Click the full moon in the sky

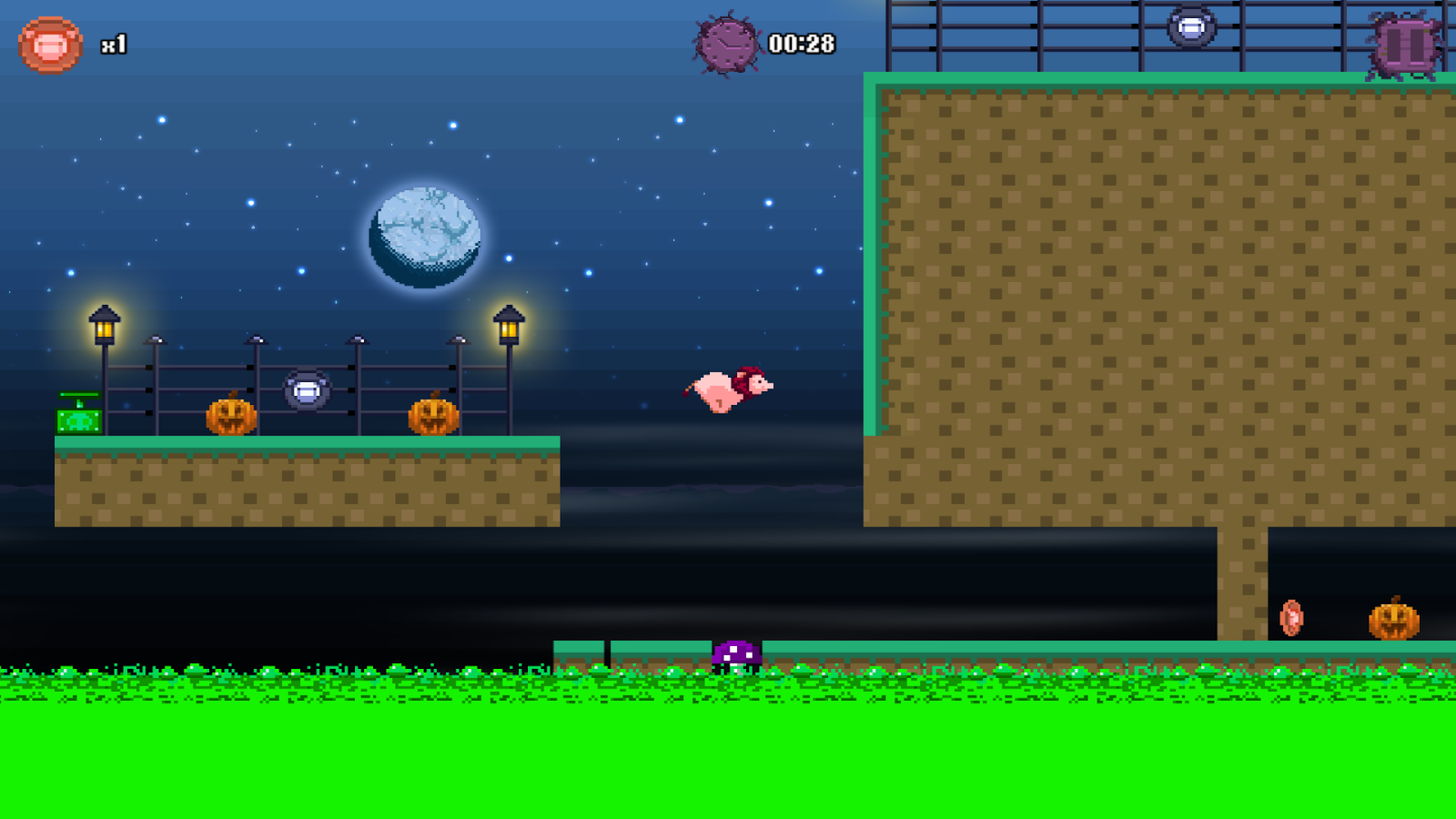pyautogui.click(x=423, y=234)
